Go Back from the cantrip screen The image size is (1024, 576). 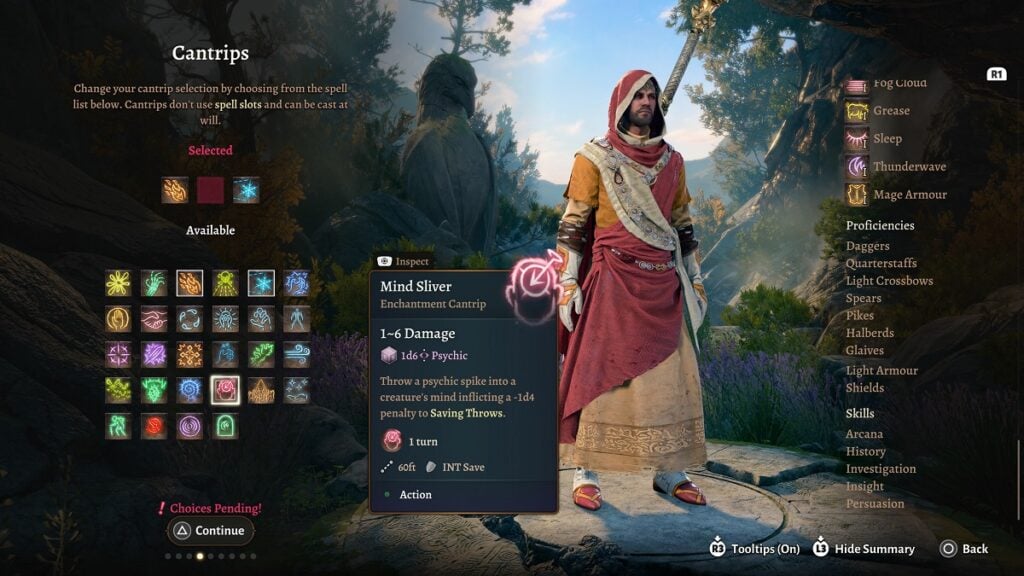click(x=964, y=548)
